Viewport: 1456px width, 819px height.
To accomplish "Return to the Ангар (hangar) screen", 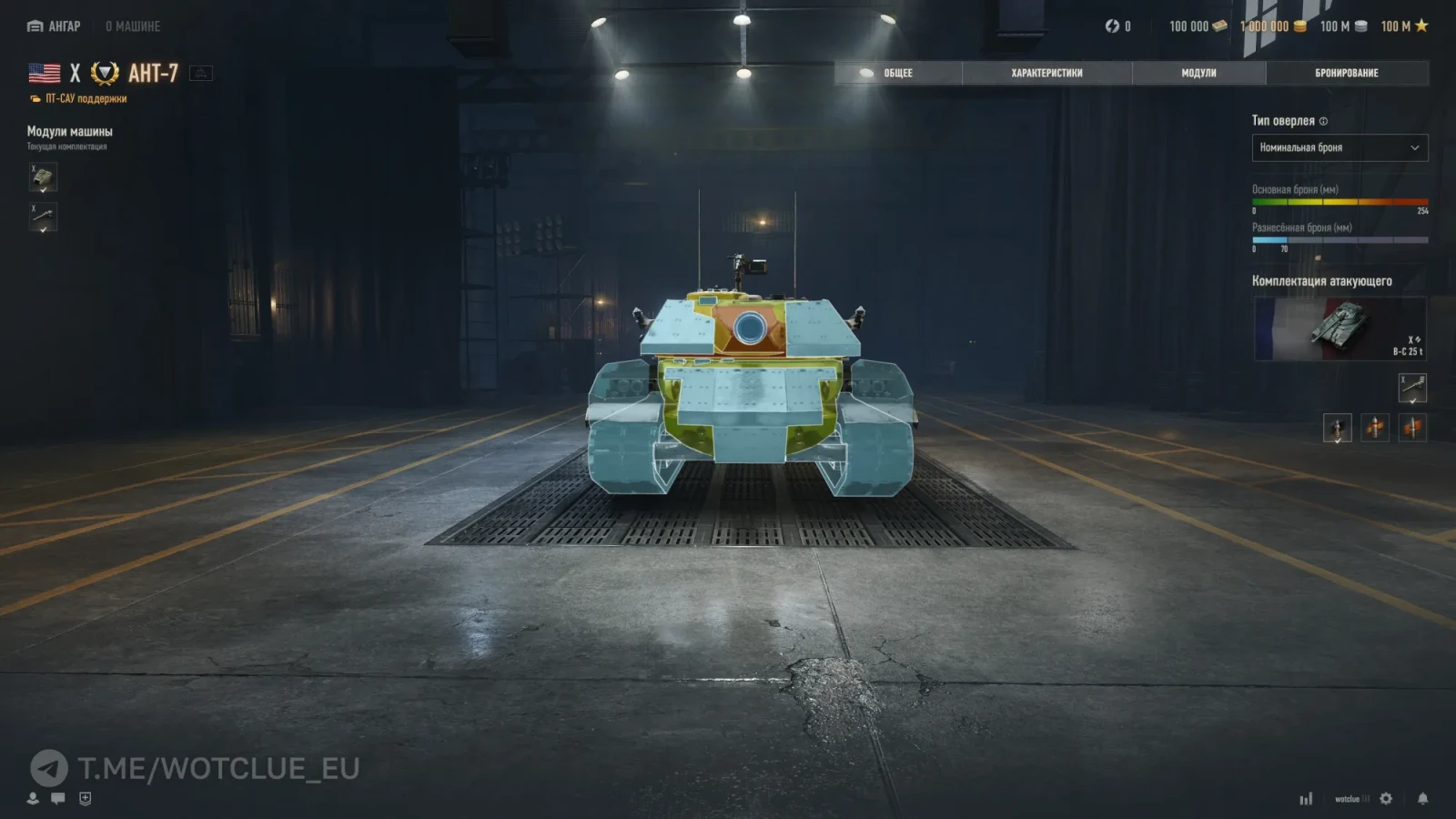I will click(x=55, y=26).
